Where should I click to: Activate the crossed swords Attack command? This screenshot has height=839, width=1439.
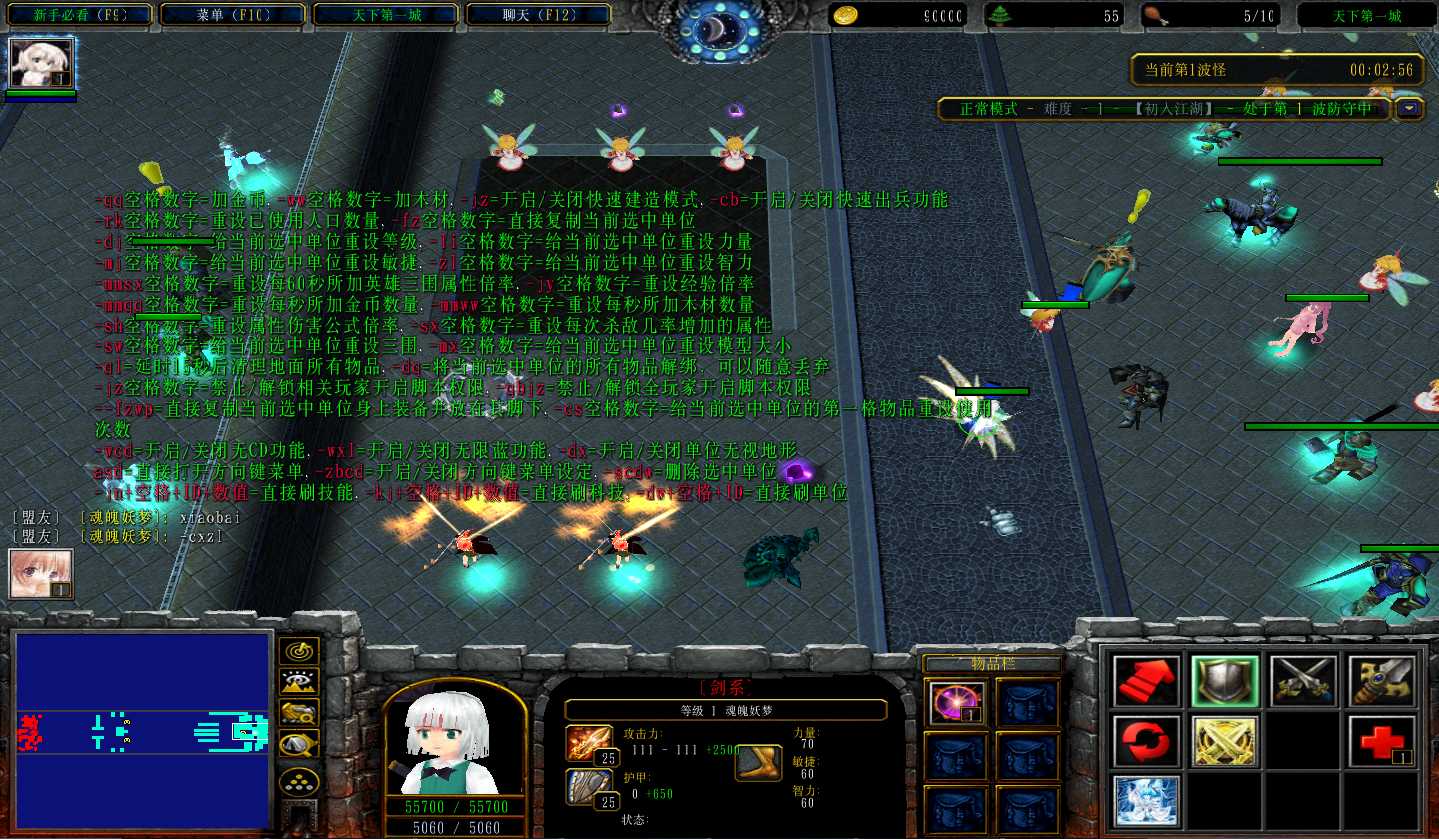coord(1303,680)
